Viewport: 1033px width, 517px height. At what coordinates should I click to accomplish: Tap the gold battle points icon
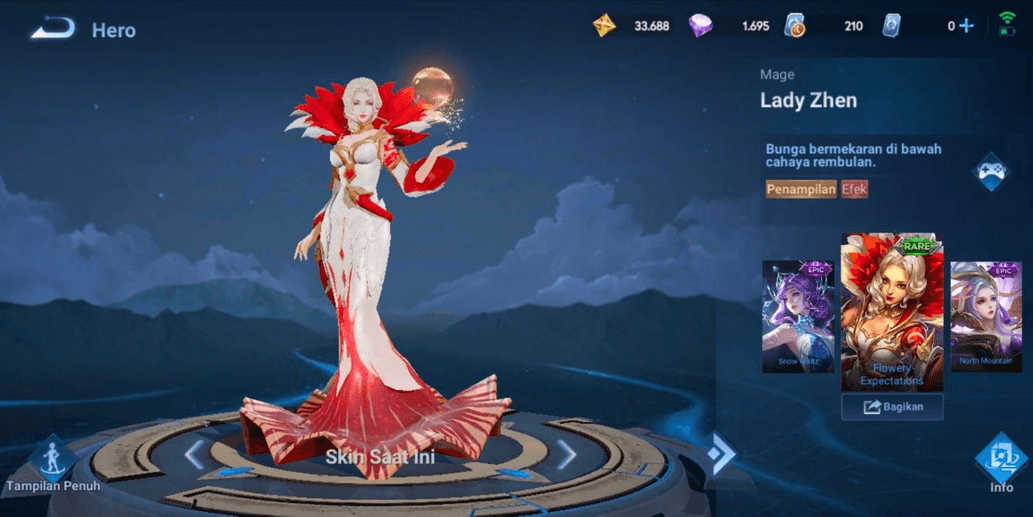click(x=605, y=26)
